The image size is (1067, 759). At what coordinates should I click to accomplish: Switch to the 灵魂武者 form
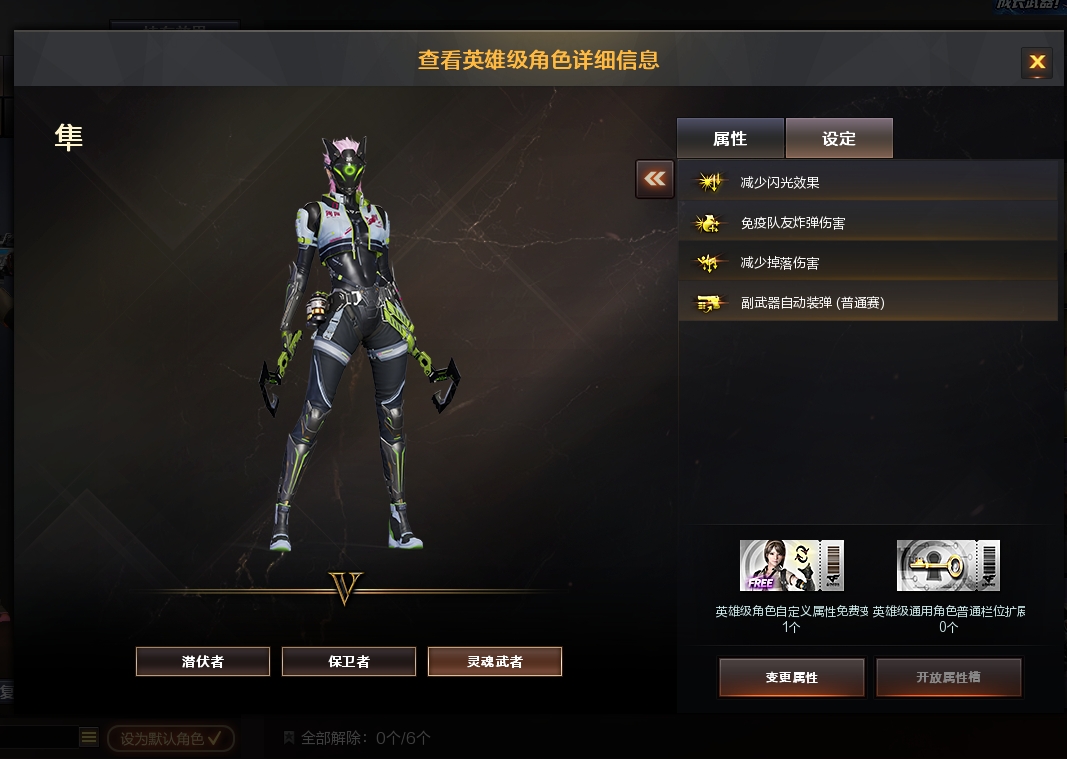coord(495,661)
